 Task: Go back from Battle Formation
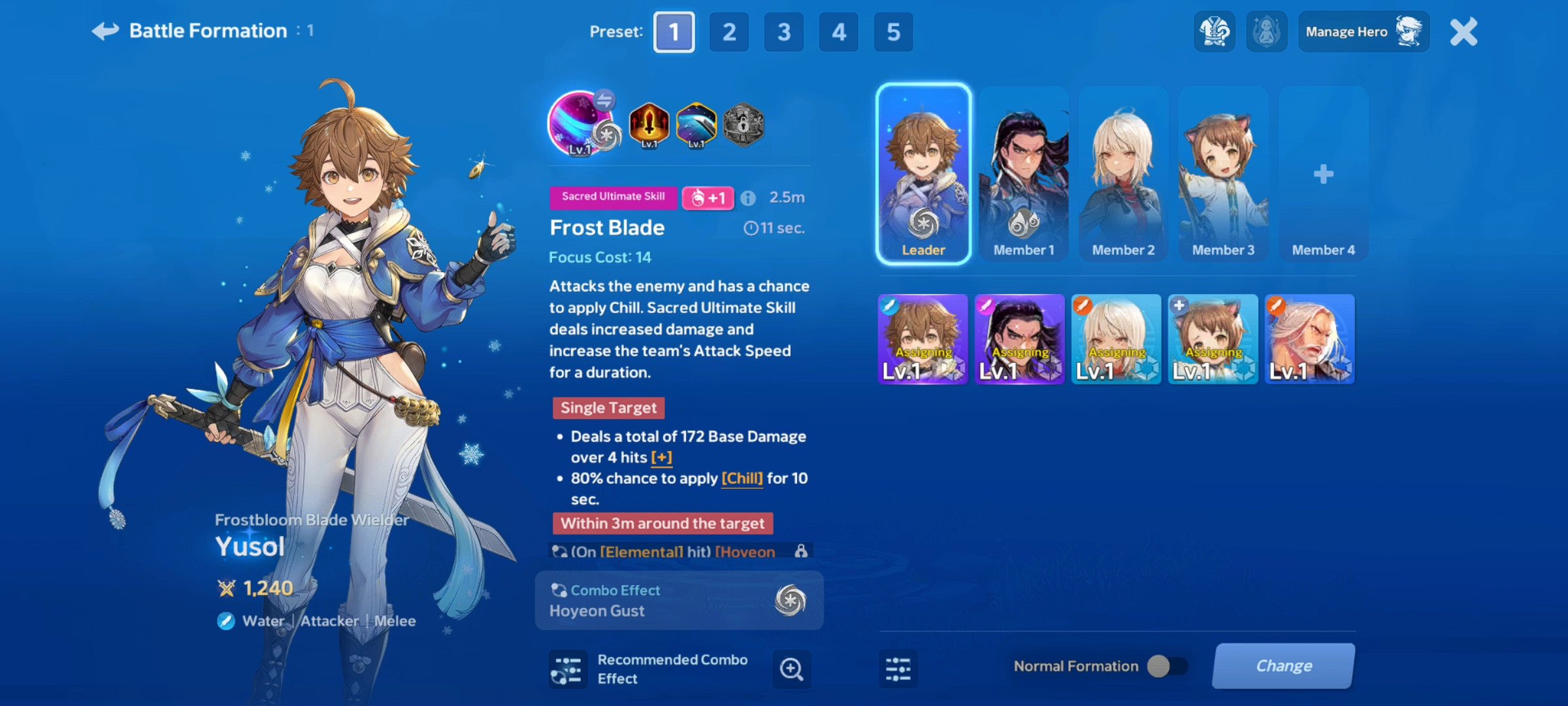click(x=106, y=31)
